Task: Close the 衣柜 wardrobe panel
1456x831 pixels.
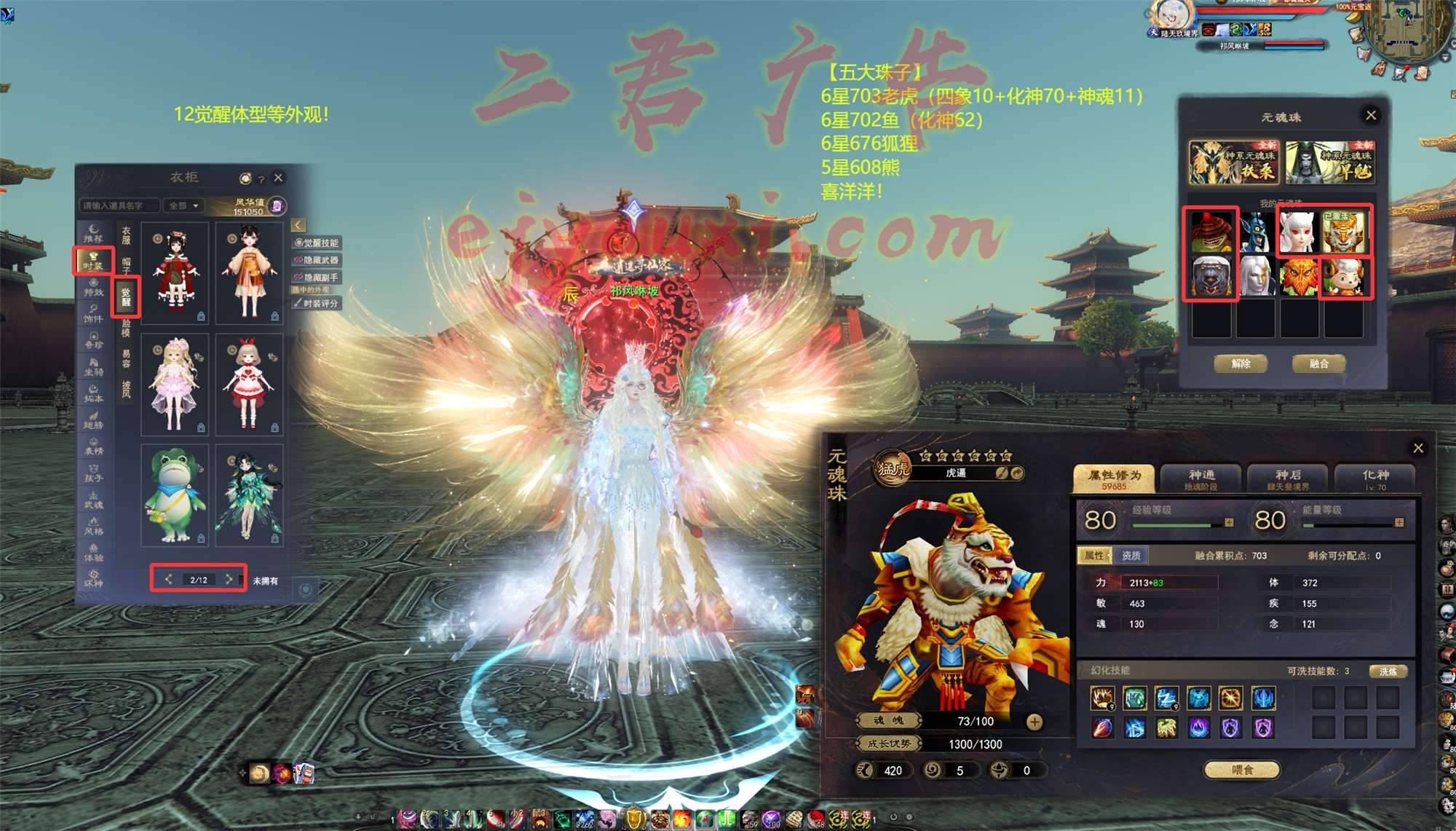Action: 278,178
